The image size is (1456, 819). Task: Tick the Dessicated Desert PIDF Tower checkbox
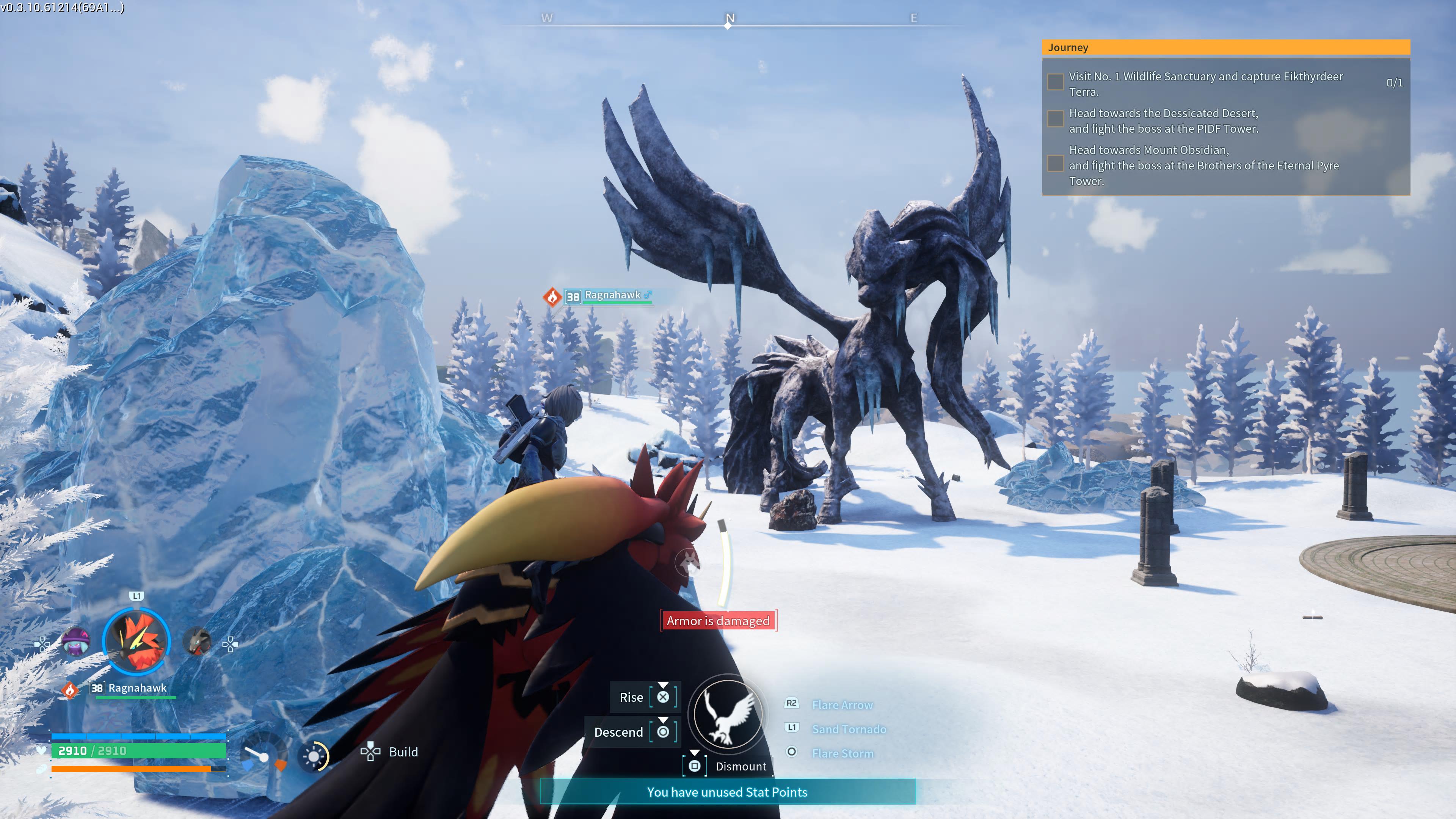click(1055, 119)
